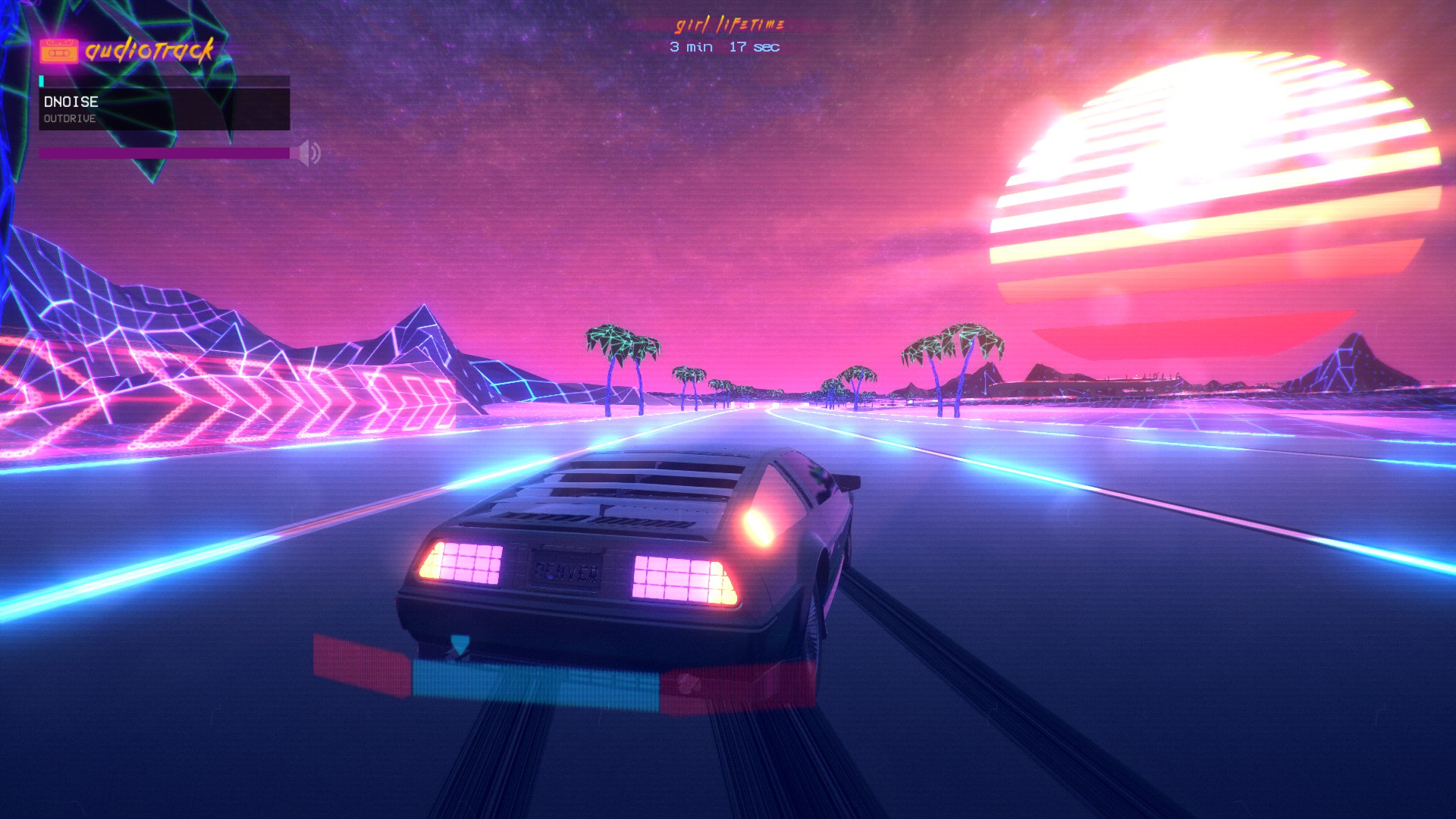Select the DNOISE track title

[x=71, y=102]
